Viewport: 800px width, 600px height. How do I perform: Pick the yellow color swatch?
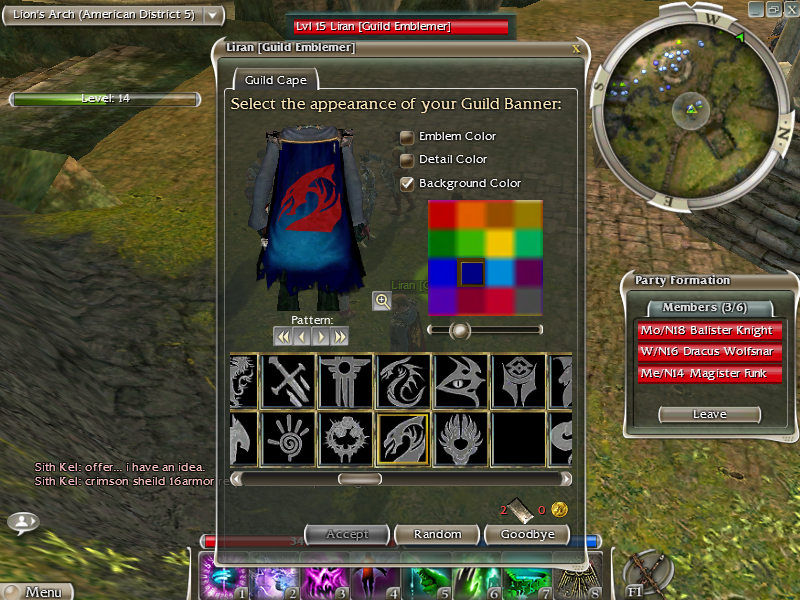click(500, 244)
